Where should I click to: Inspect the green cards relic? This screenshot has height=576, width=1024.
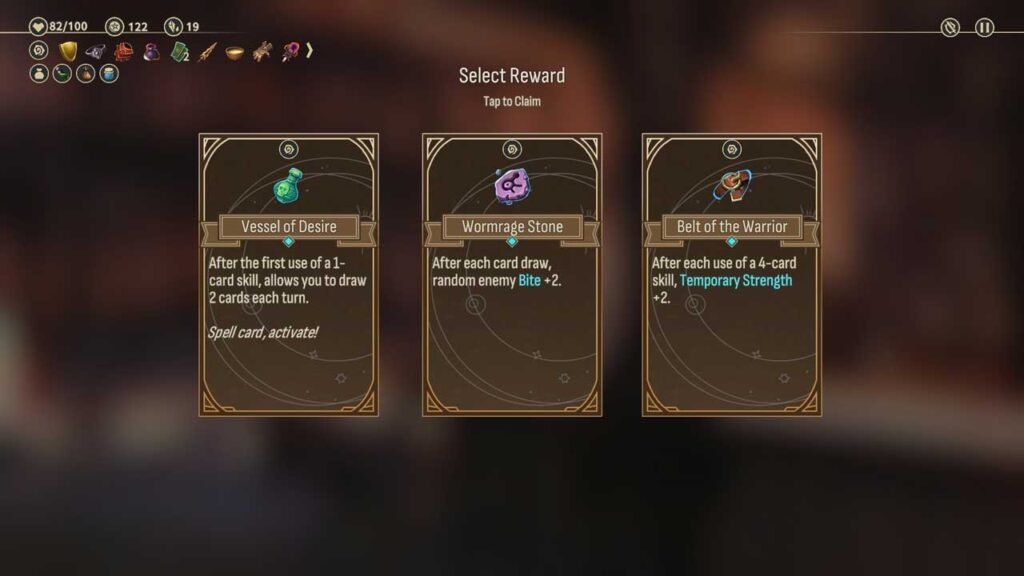[x=179, y=50]
